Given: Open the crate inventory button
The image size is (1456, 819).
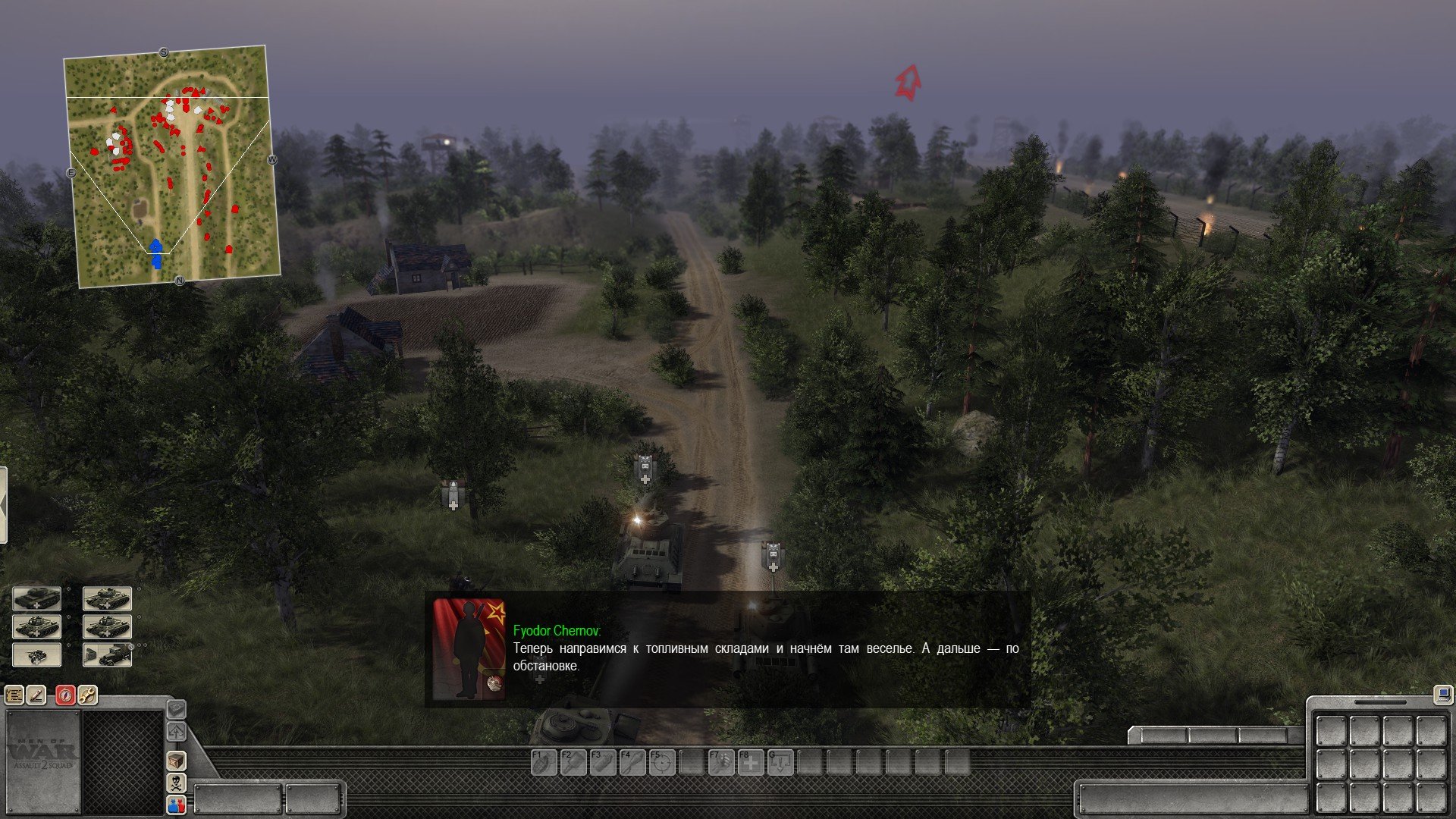Looking at the screenshot, I should (x=176, y=761).
